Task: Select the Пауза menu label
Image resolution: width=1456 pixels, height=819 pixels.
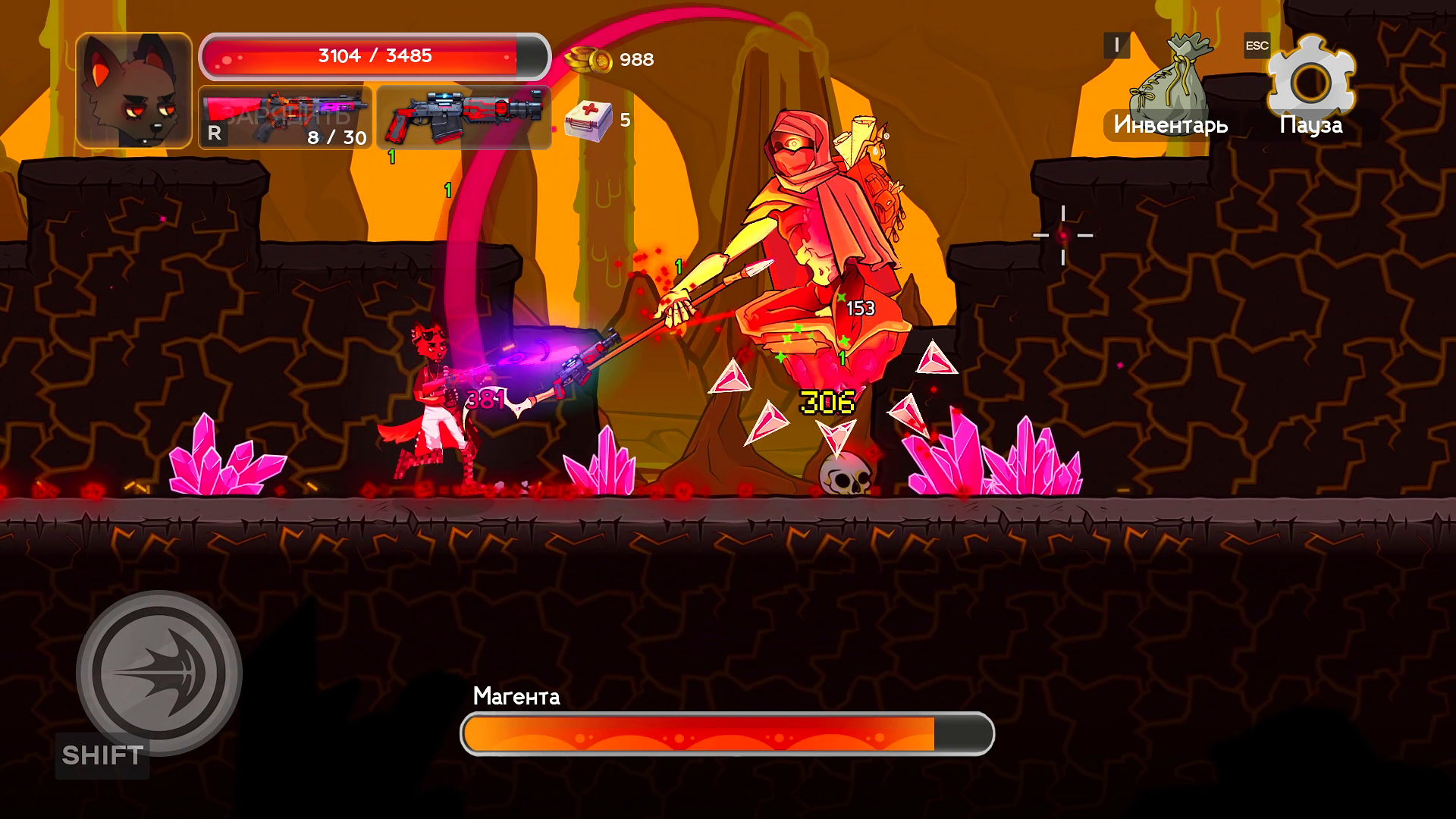Action: [x=1312, y=125]
